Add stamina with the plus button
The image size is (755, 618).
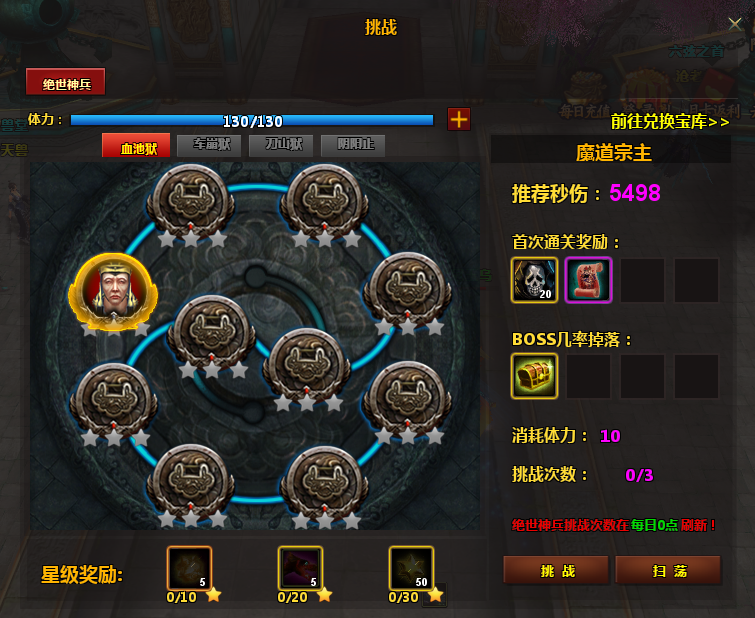click(458, 119)
